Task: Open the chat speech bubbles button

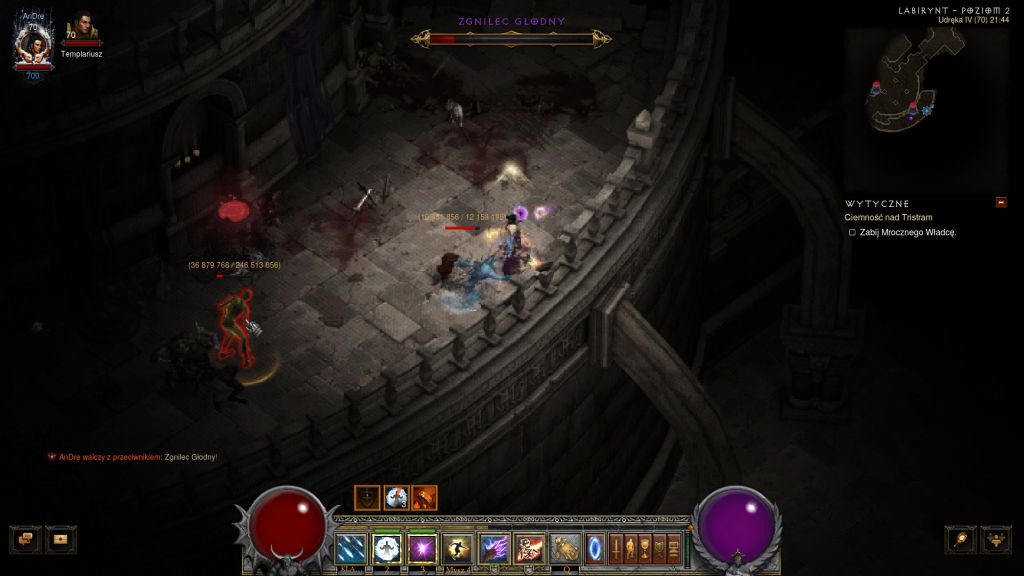Action: 26,538
